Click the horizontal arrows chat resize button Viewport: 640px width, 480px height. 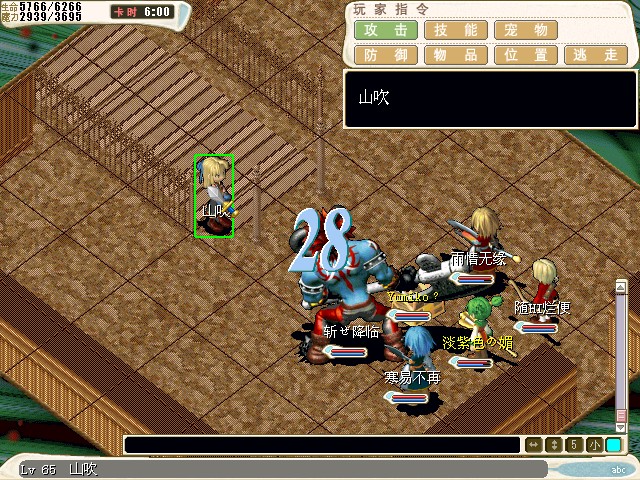point(535,445)
